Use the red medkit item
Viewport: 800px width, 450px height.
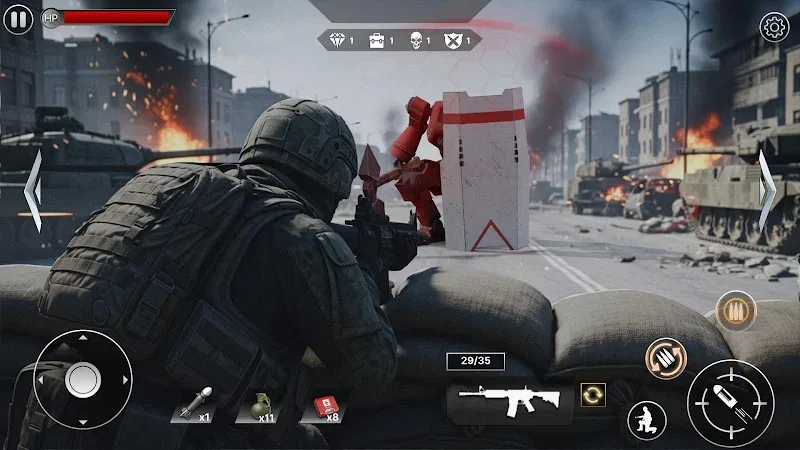tap(325, 405)
